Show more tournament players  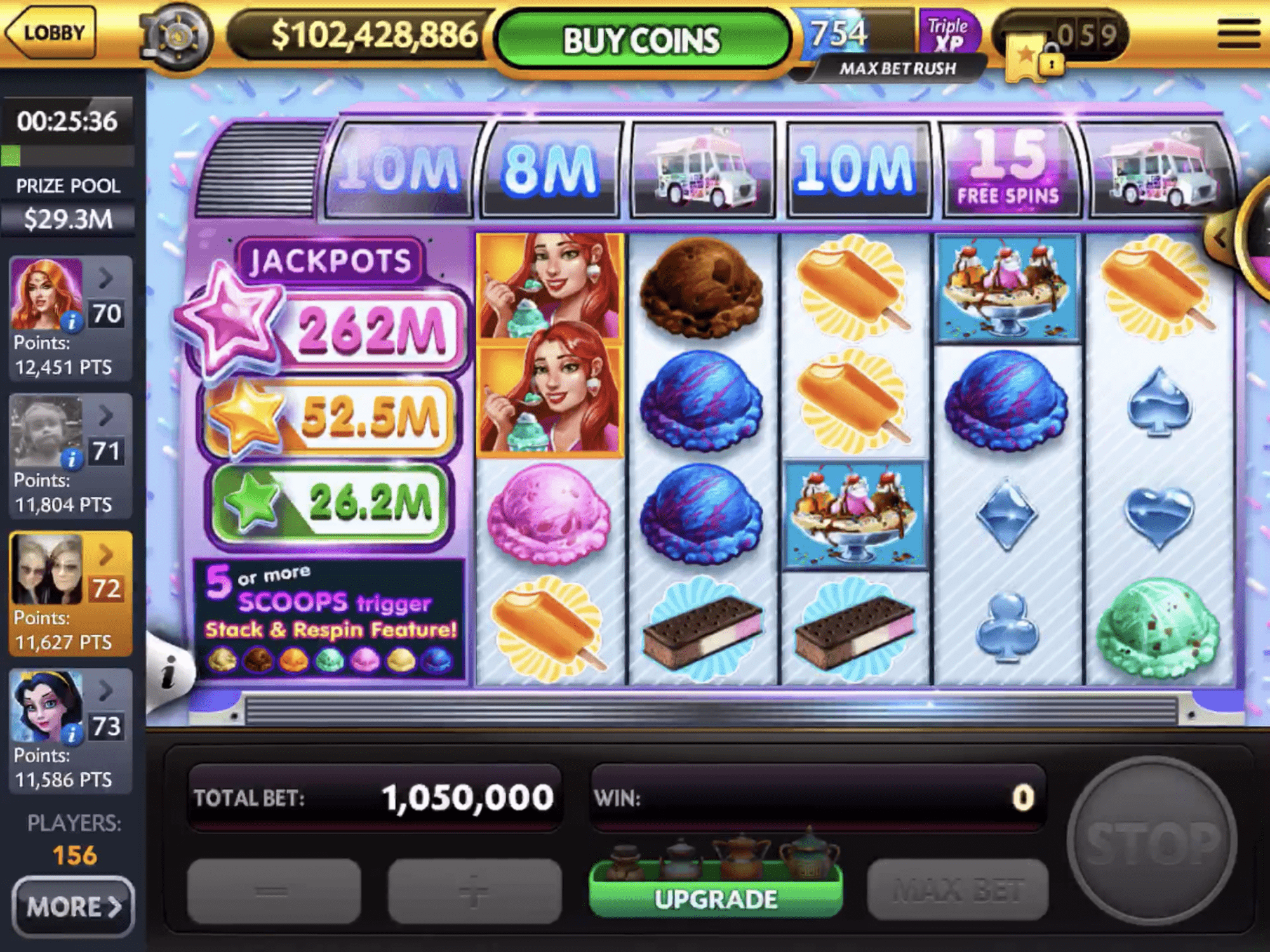[73, 906]
